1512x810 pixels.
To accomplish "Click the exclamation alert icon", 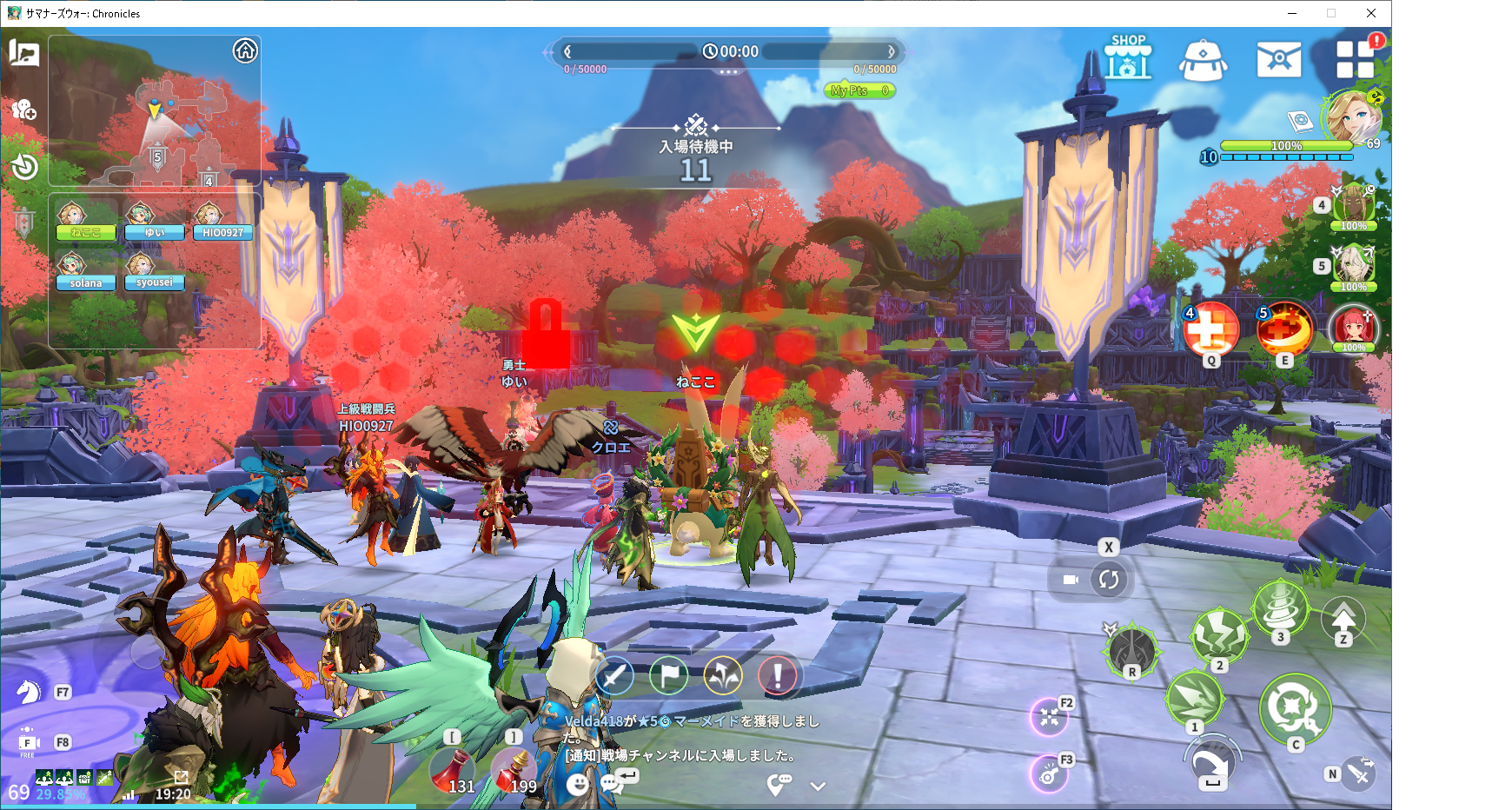I will tap(778, 675).
